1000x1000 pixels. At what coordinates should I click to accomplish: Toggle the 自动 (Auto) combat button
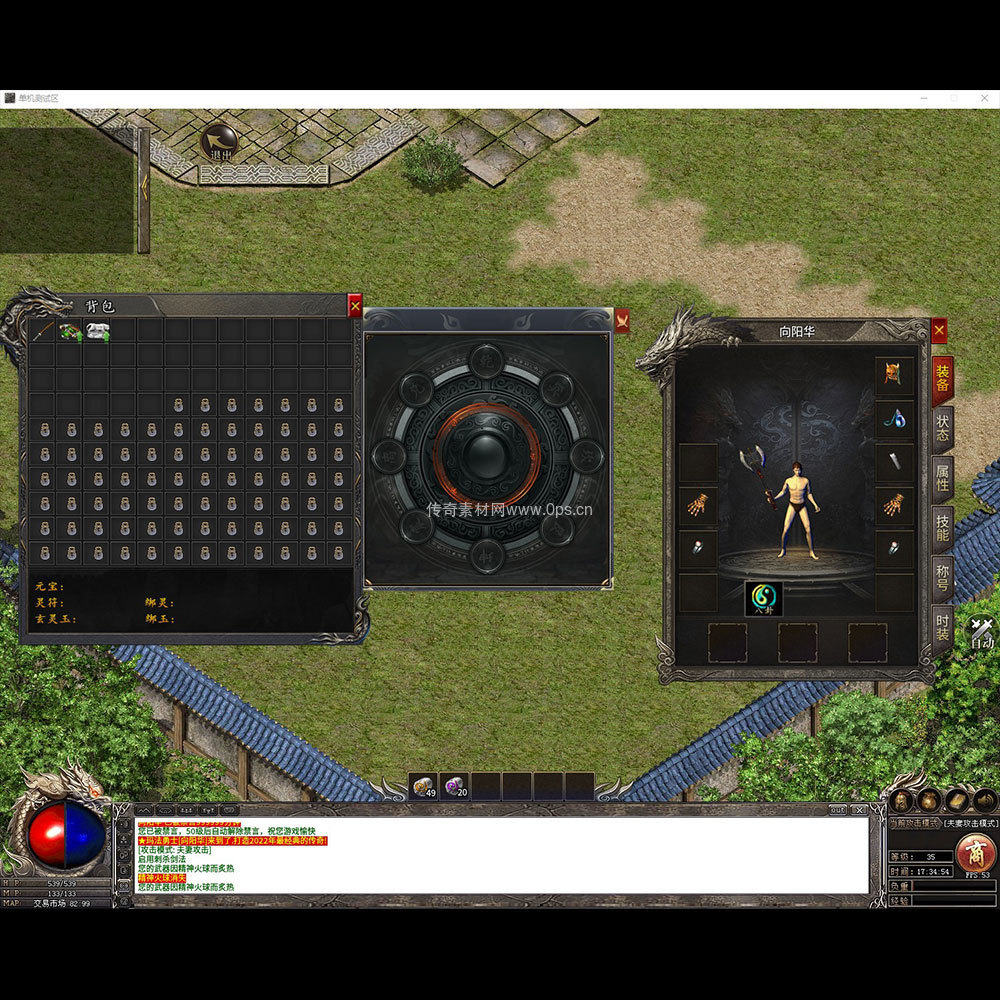tap(982, 631)
